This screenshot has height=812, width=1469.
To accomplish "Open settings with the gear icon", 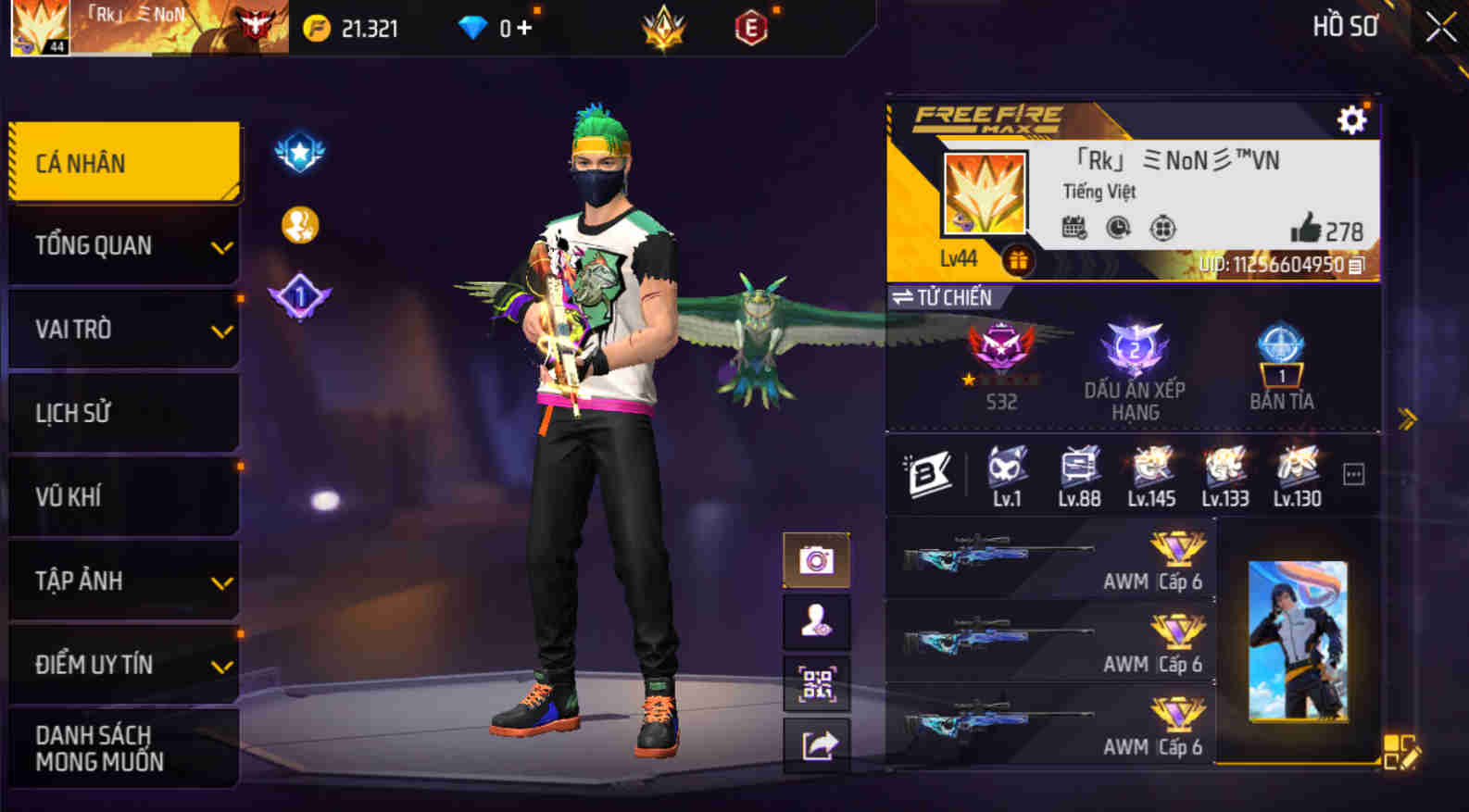I will 1352,119.
